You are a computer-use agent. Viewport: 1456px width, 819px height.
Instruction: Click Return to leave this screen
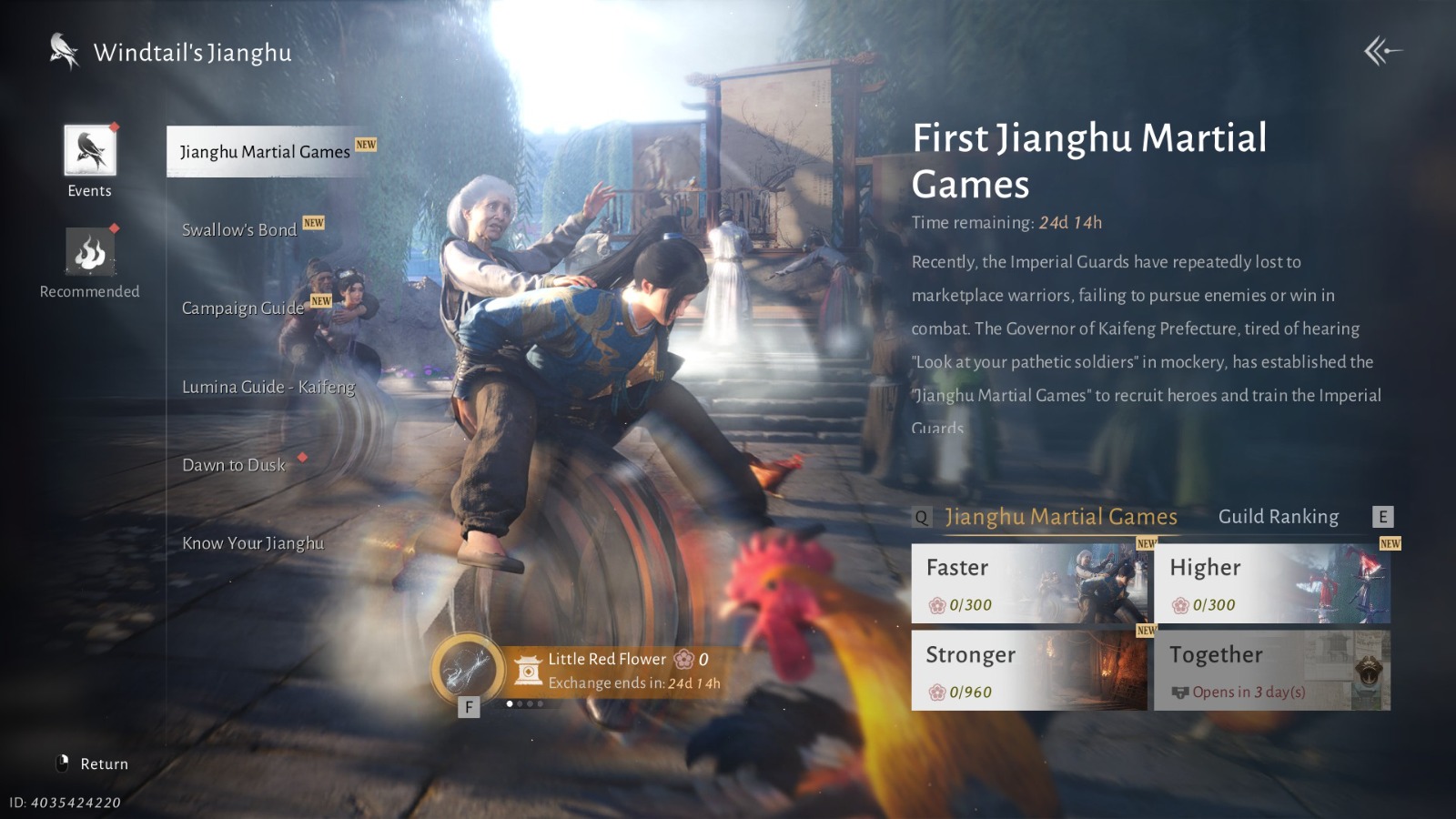[93, 763]
